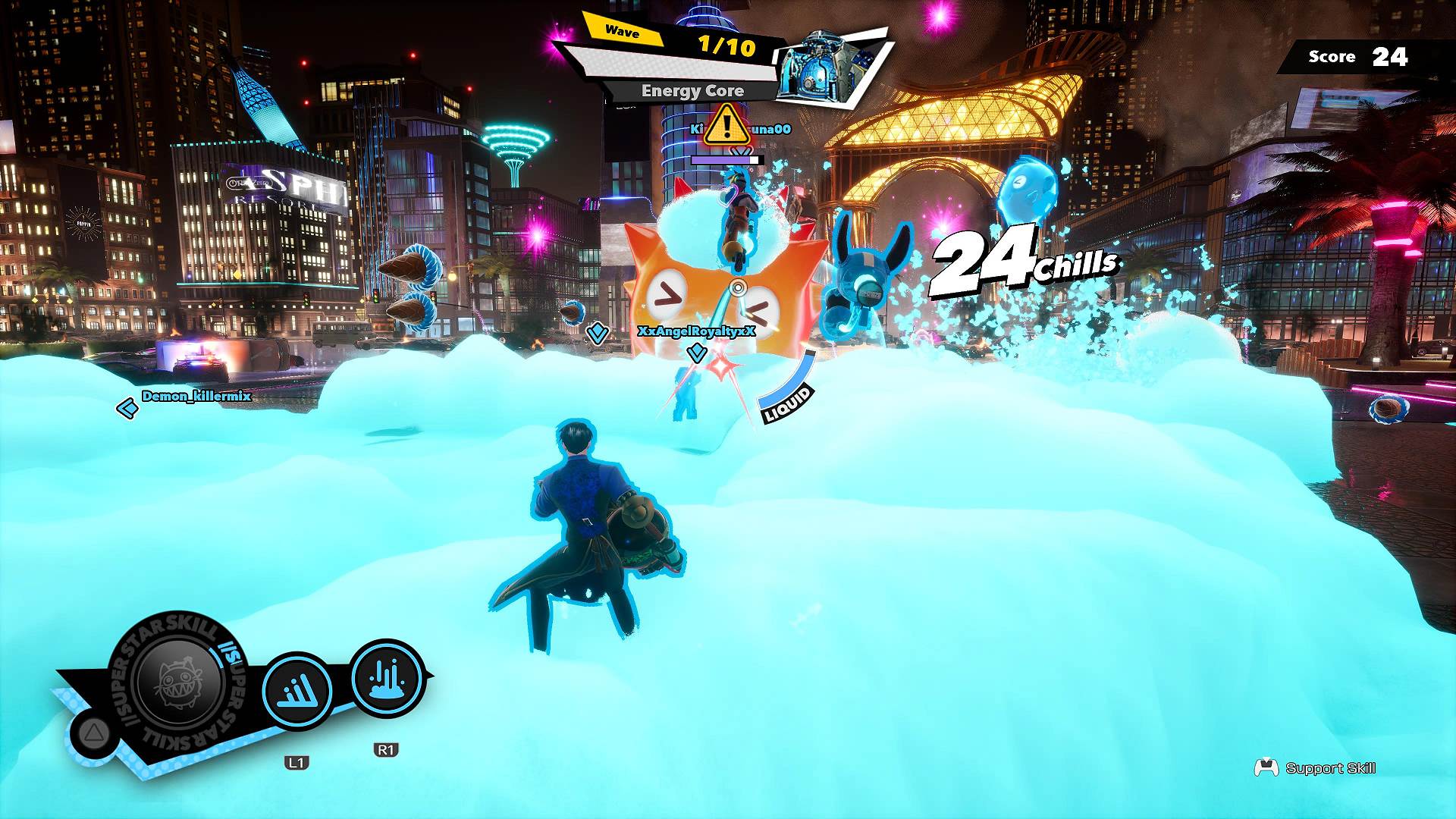Click the Score 24 display
The height and width of the screenshot is (819, 1456).
click(1357, 57)
